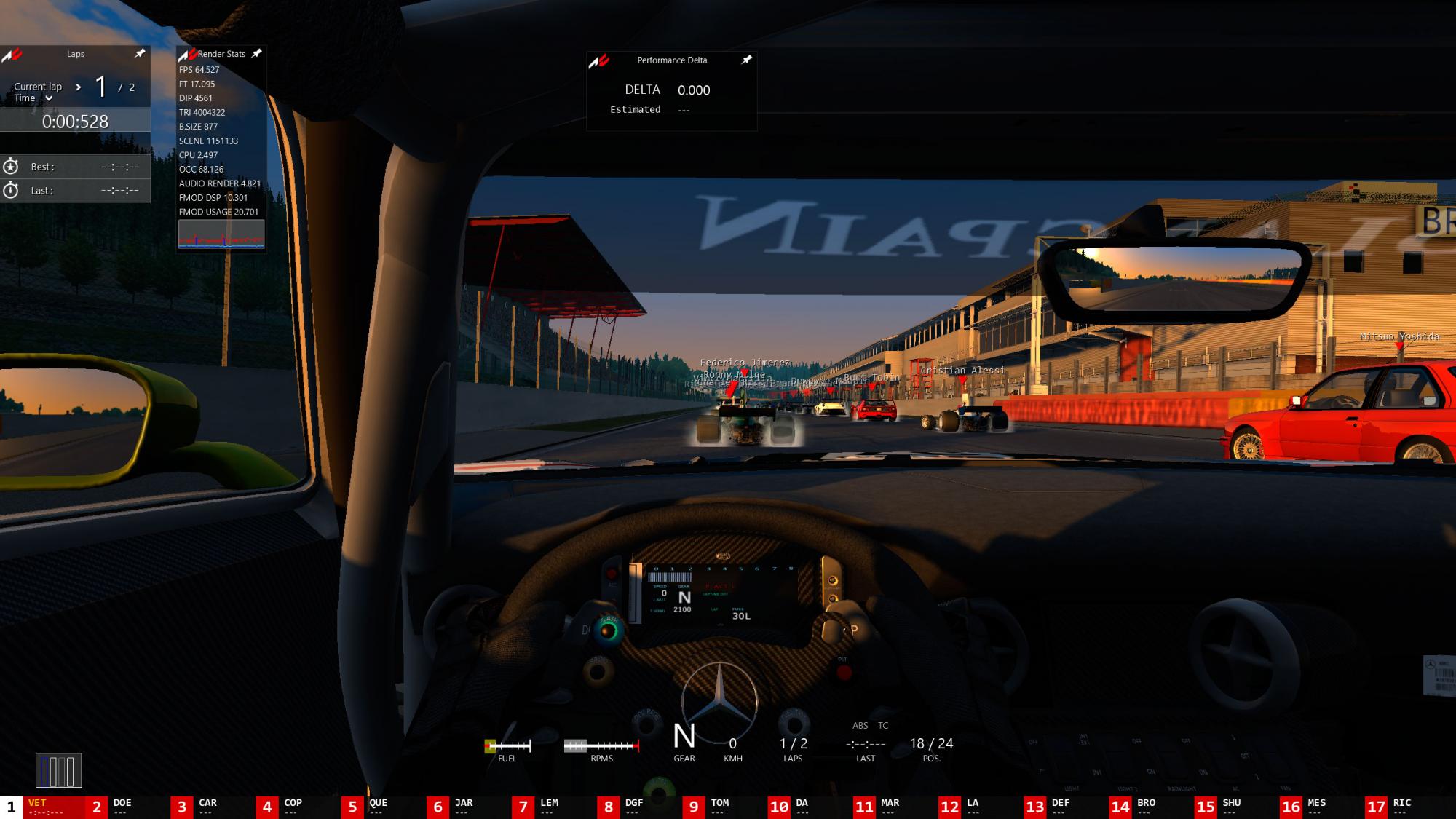Select driver VET in the leaderboard
1456x819 pixels.
tap(42, 807)
